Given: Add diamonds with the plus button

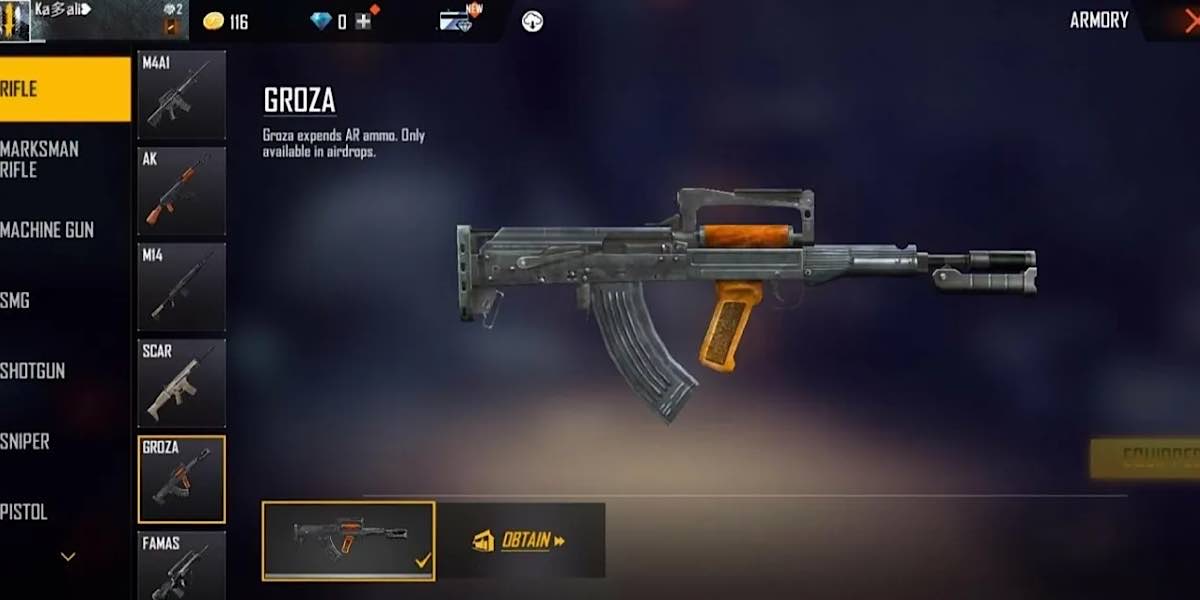Looking at the screenshot, I should (x=363, y=21).
